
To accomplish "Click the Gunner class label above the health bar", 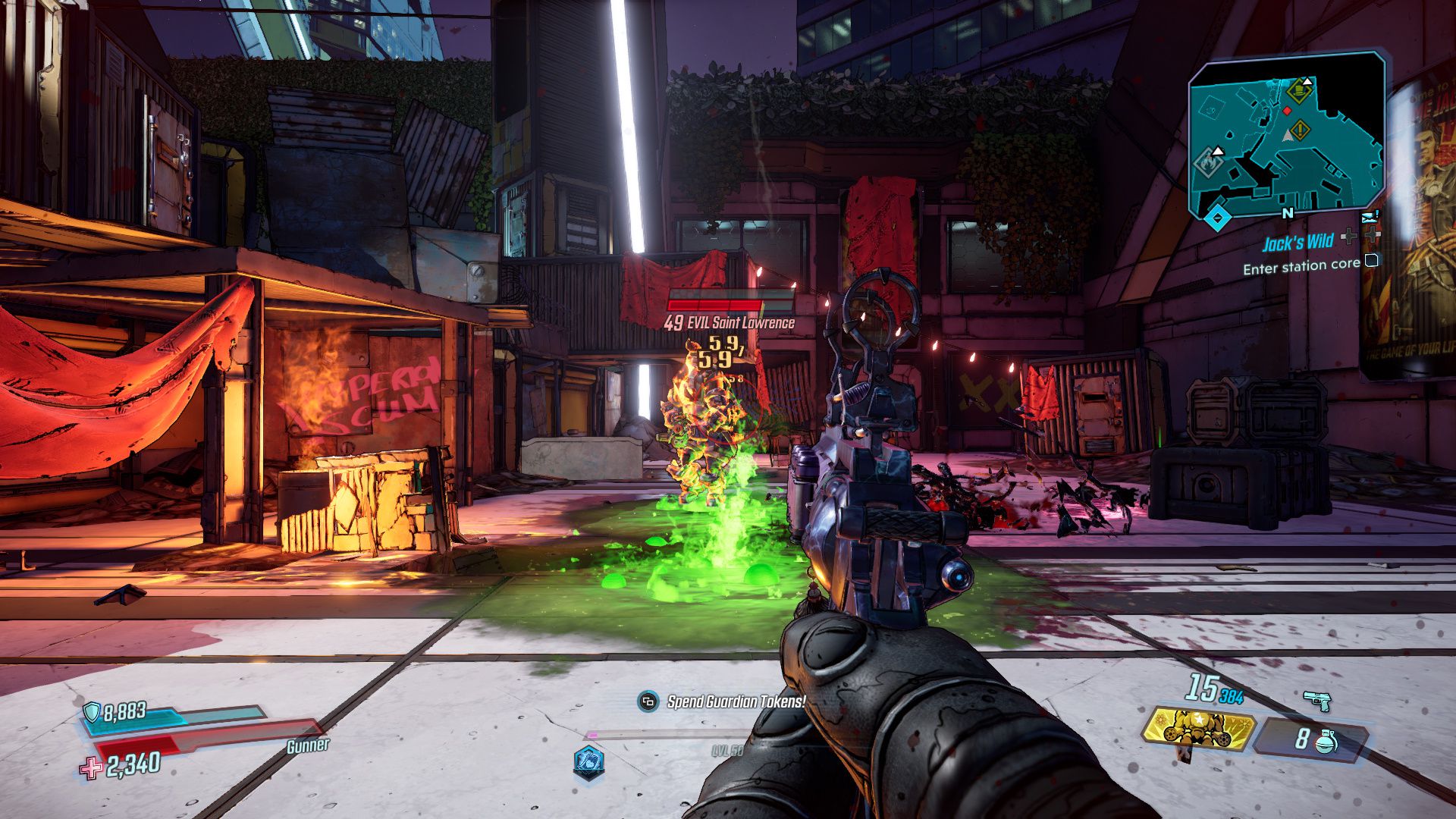I will tap(309, 746).
